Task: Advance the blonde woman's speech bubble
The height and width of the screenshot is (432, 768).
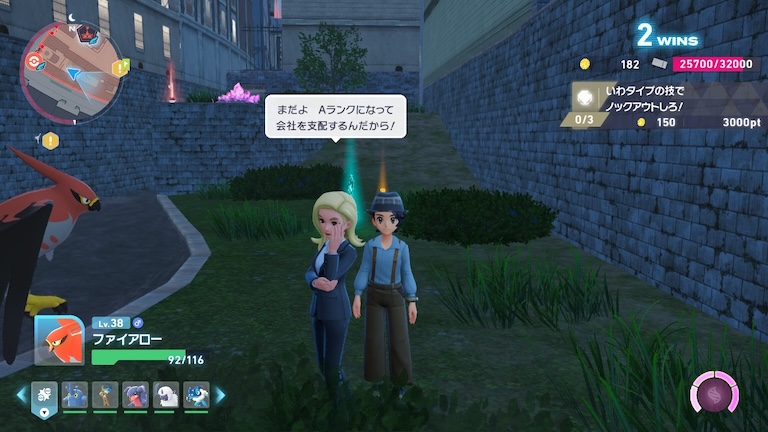Action: point(335,117)
